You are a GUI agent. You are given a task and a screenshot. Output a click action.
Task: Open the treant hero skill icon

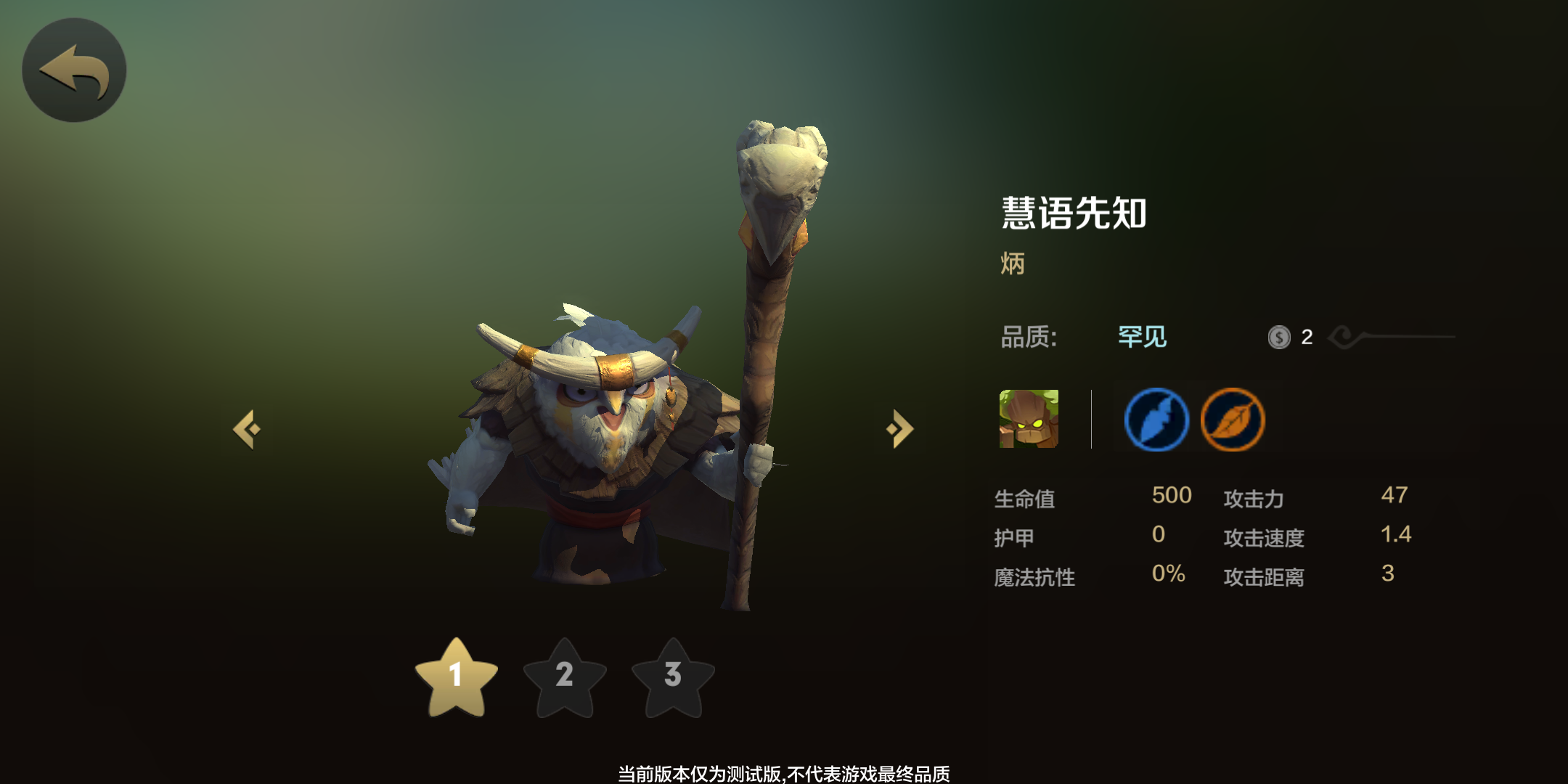pyautogui.click(x=1029, y=419)
